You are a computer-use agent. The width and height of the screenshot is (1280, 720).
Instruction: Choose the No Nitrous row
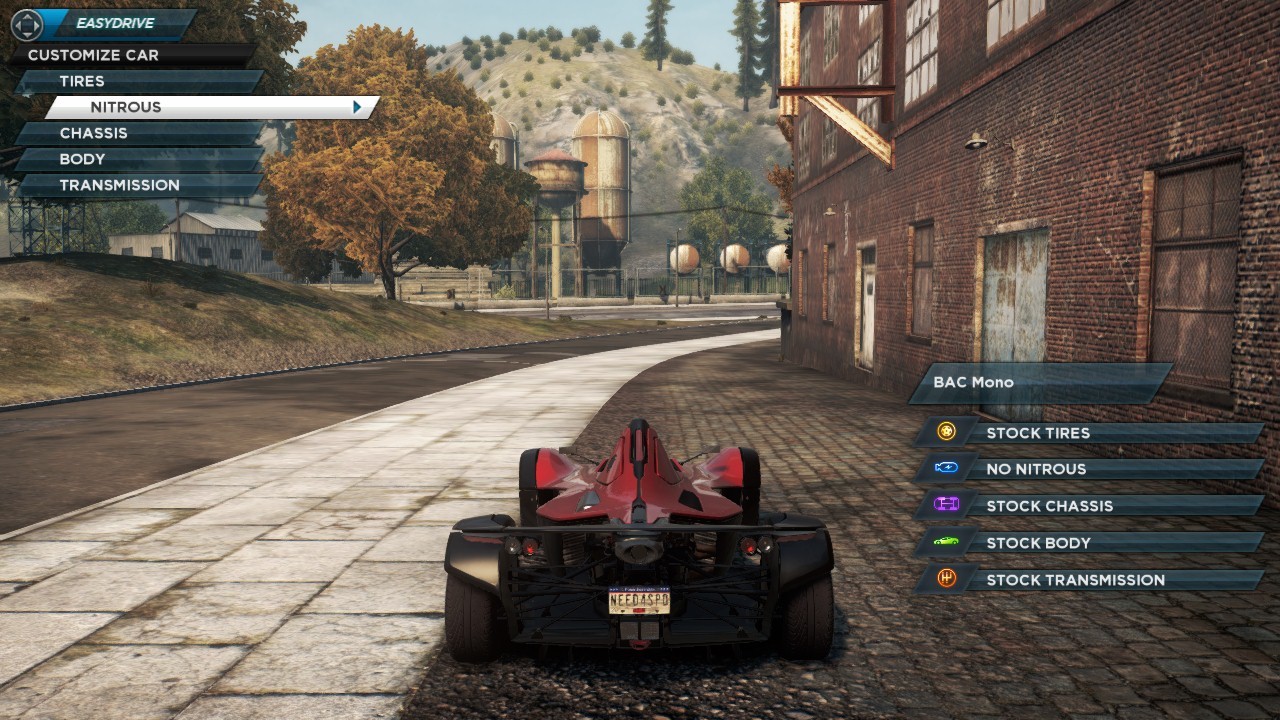[1088, 469]
